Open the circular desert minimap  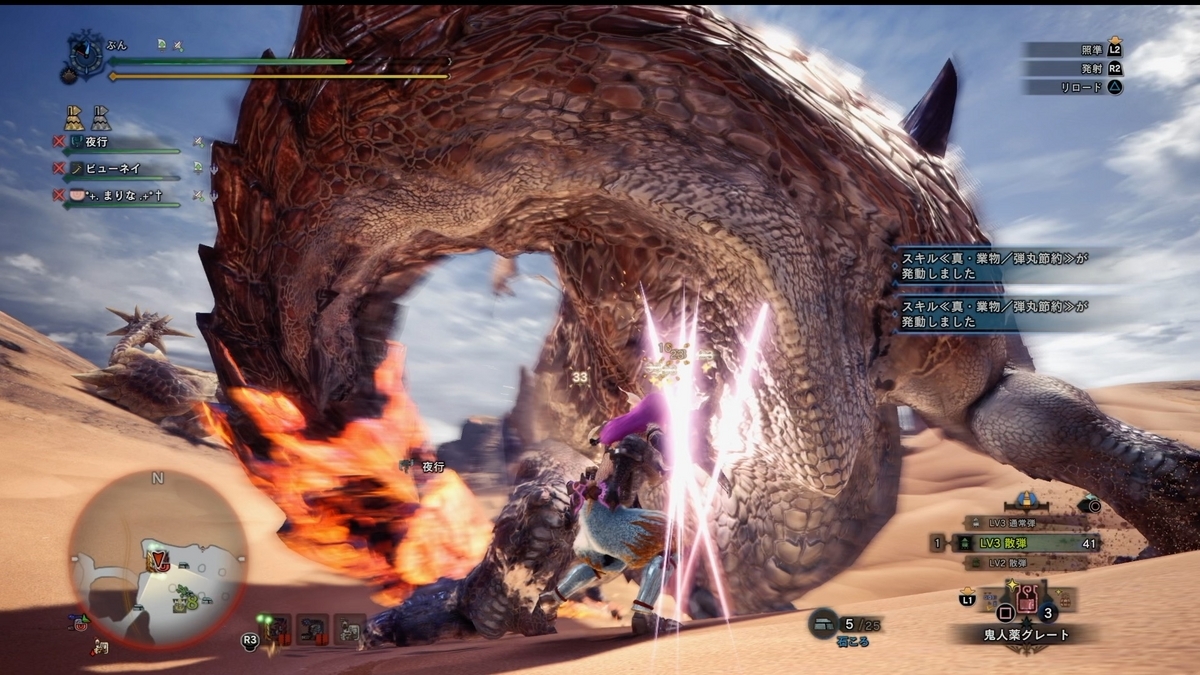[x=158, y=560]
